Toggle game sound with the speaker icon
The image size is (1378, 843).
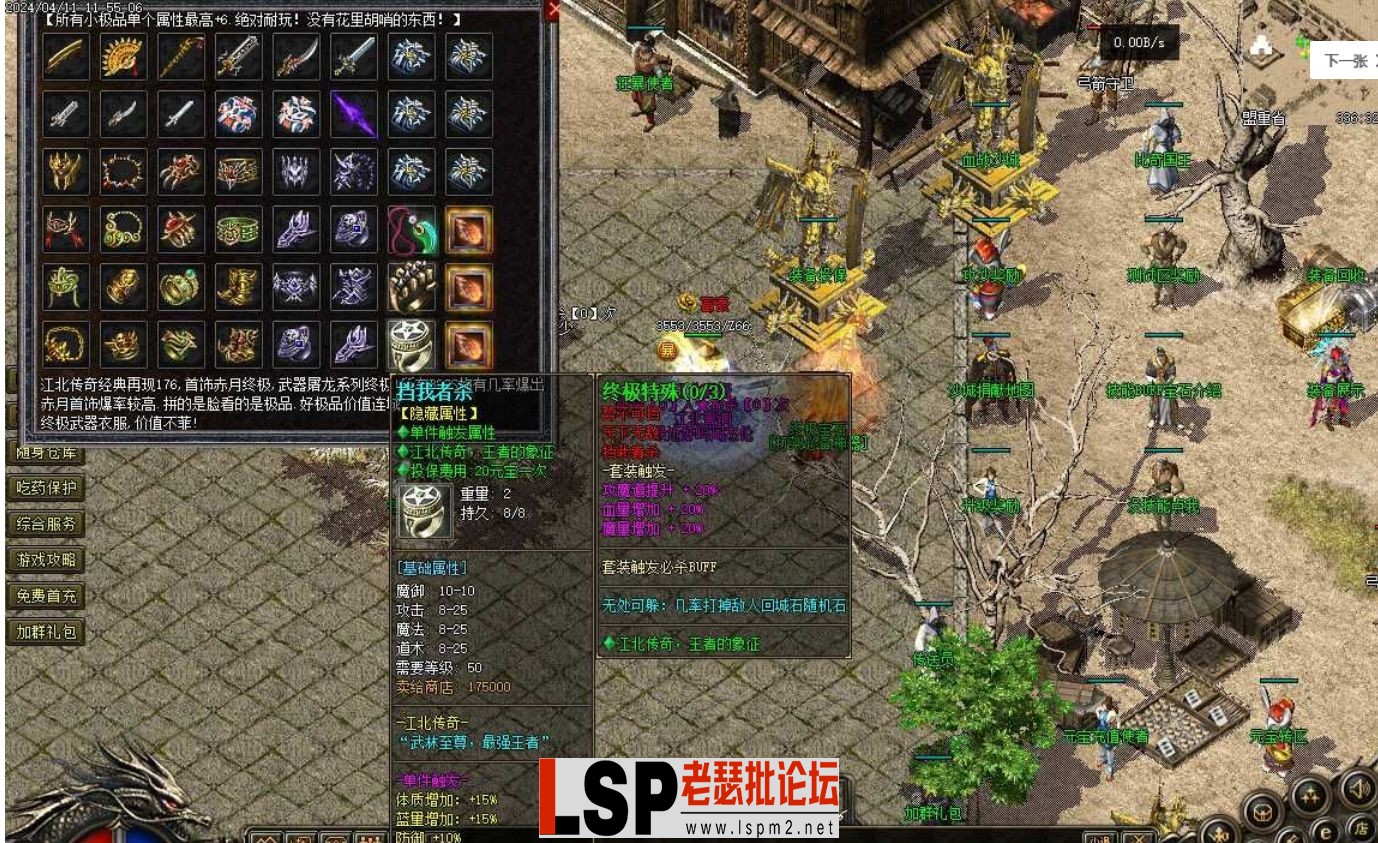(x=1359, y=789)
